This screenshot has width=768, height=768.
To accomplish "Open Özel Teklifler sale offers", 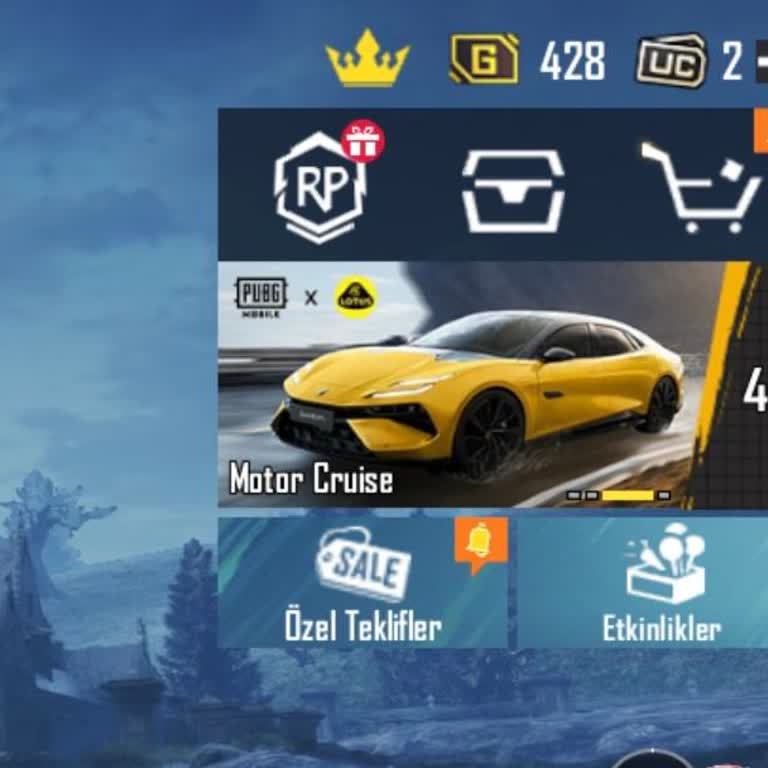I will click(x=363, y=583).
